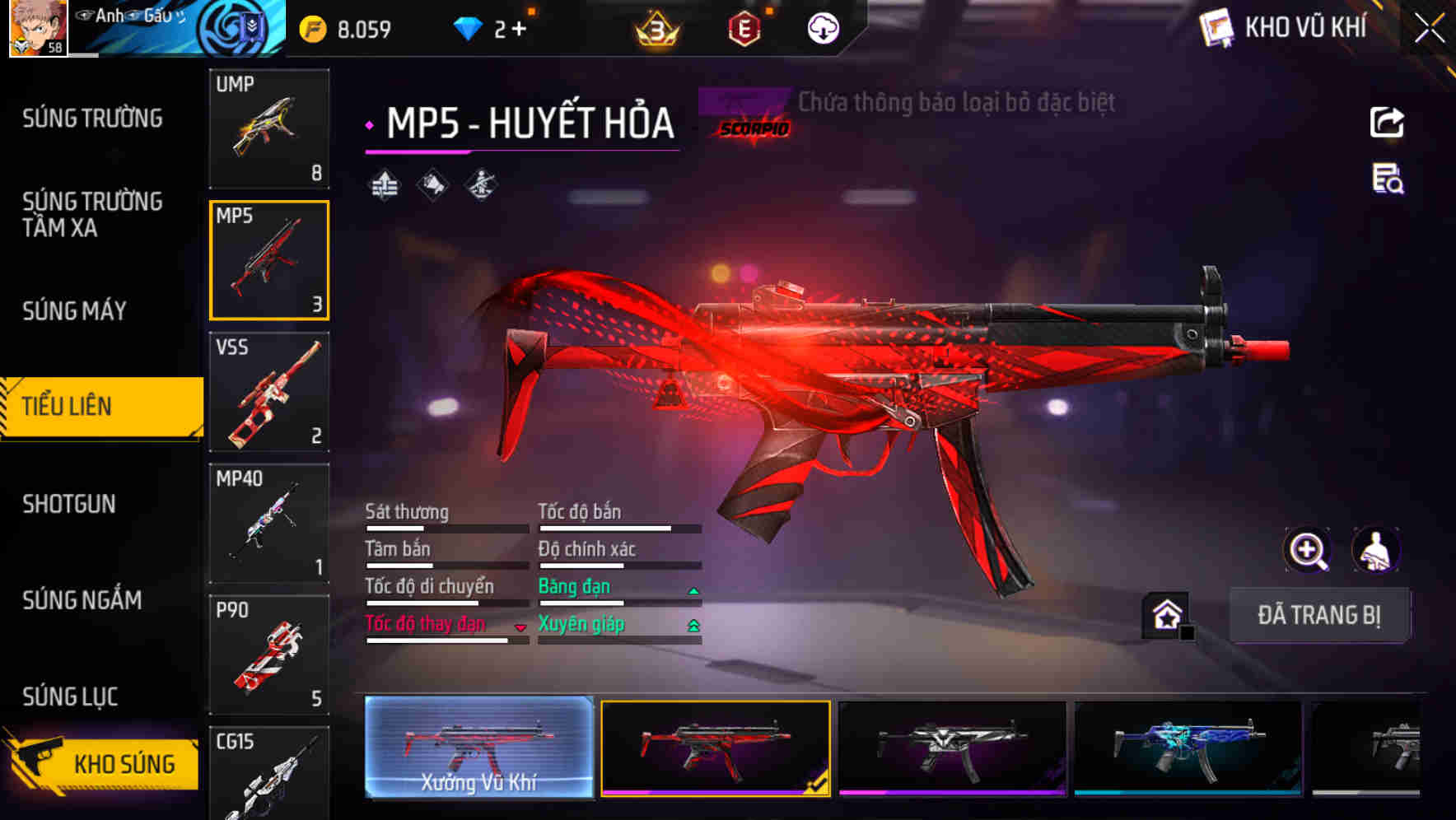Open the Súng Ngắm category
1456x820 pixels.
81,600
